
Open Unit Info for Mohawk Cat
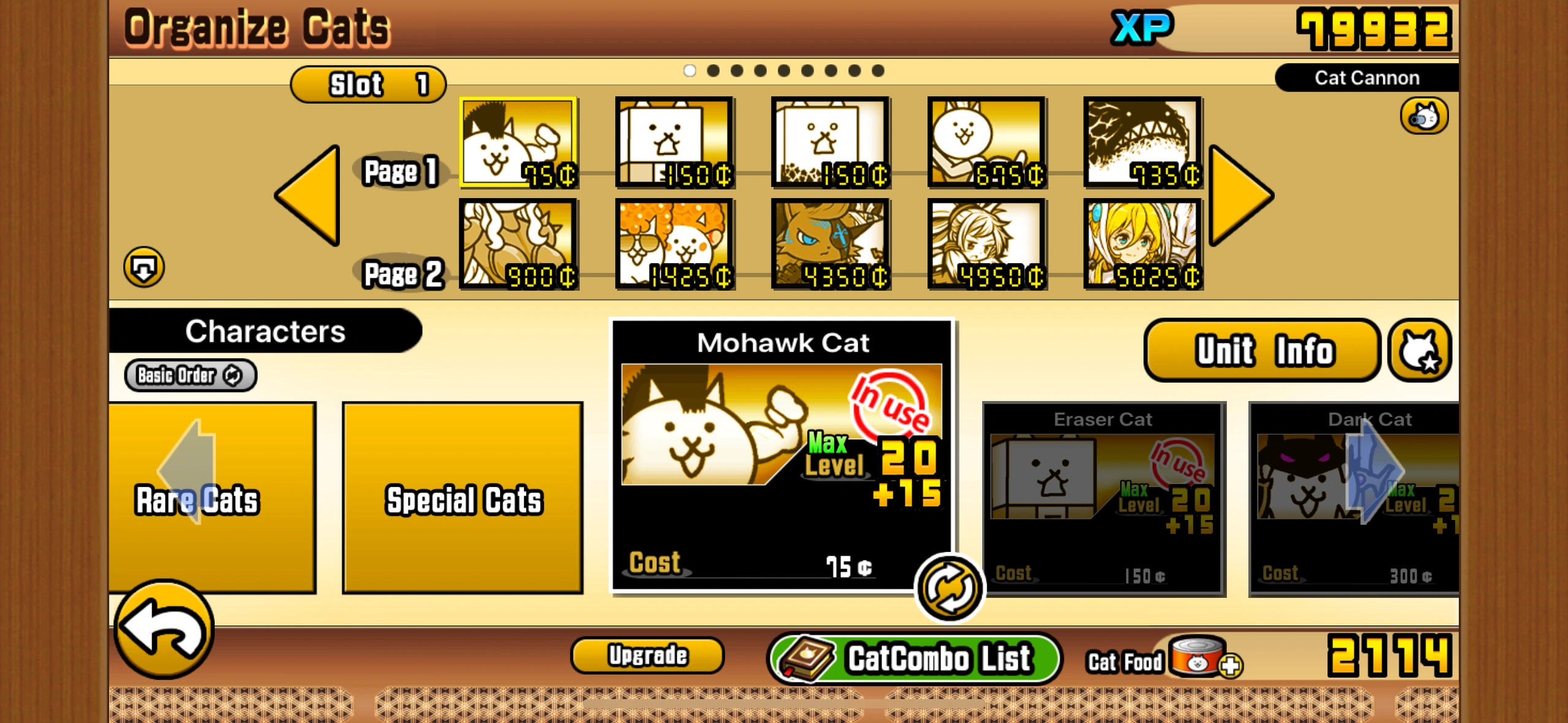click(x=1261, y=350)
